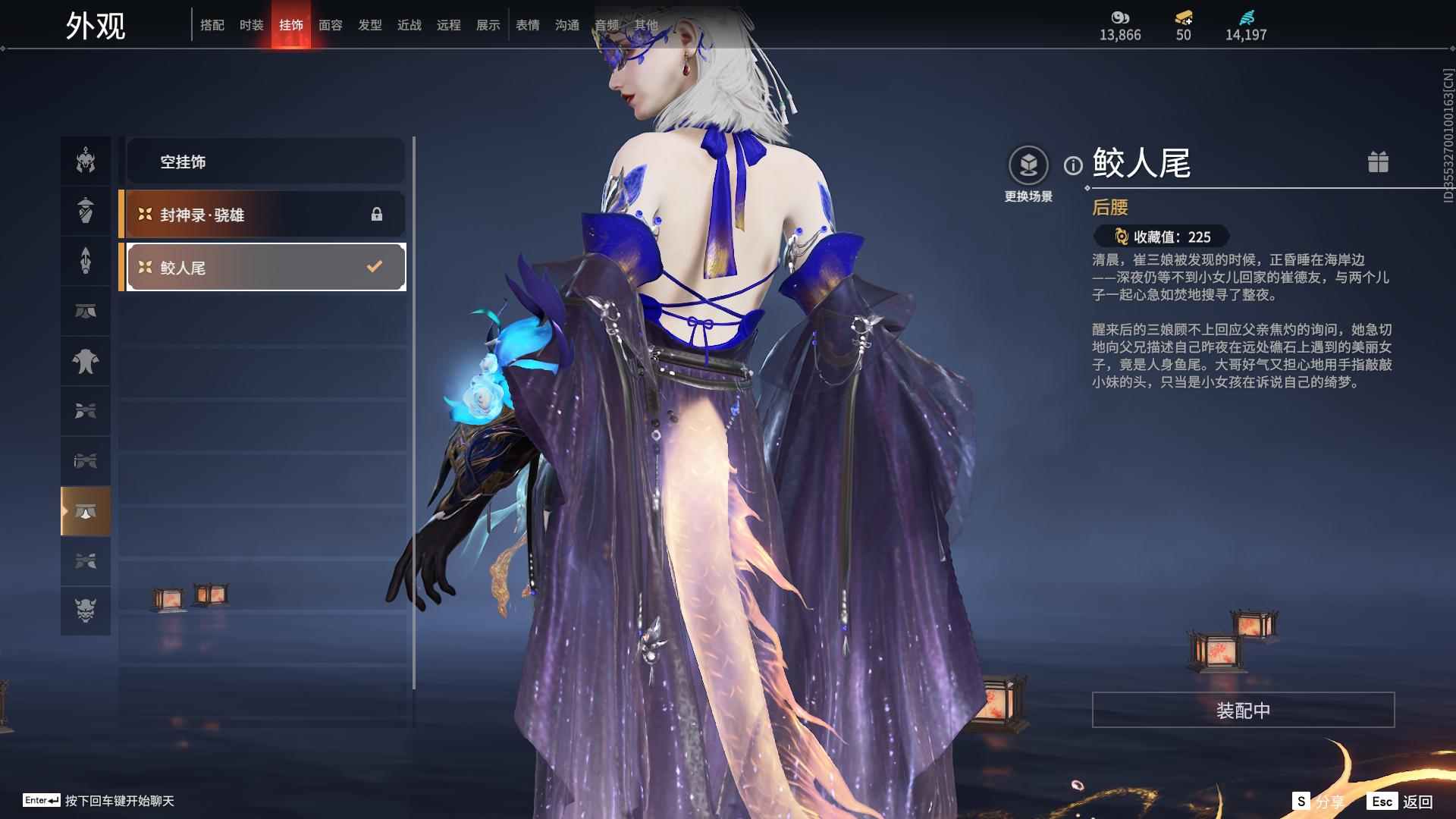Open the 近战 tab

point(409,26)
